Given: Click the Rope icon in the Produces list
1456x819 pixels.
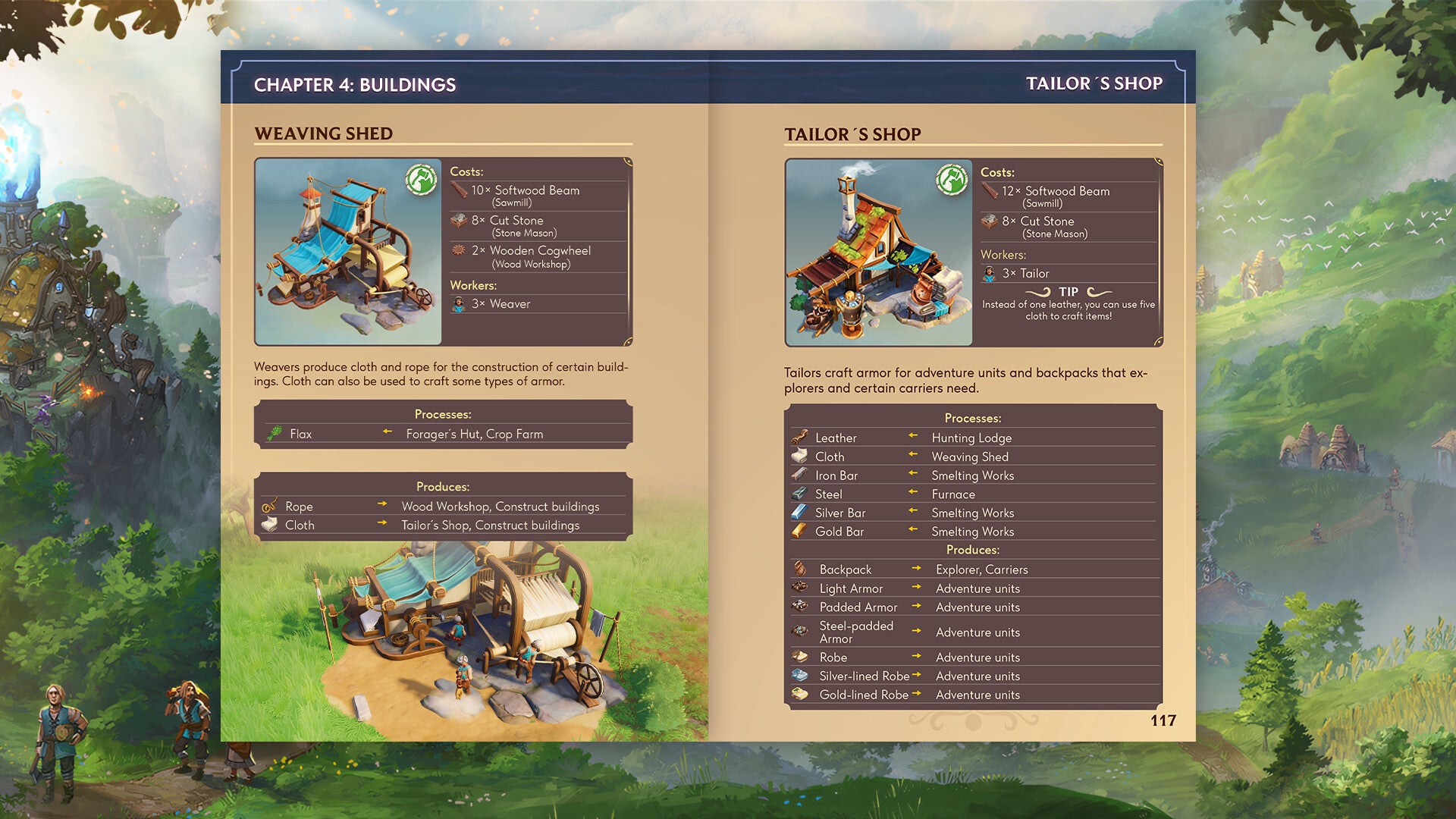Looking at the screenshot, I should [x=271, y=506].
